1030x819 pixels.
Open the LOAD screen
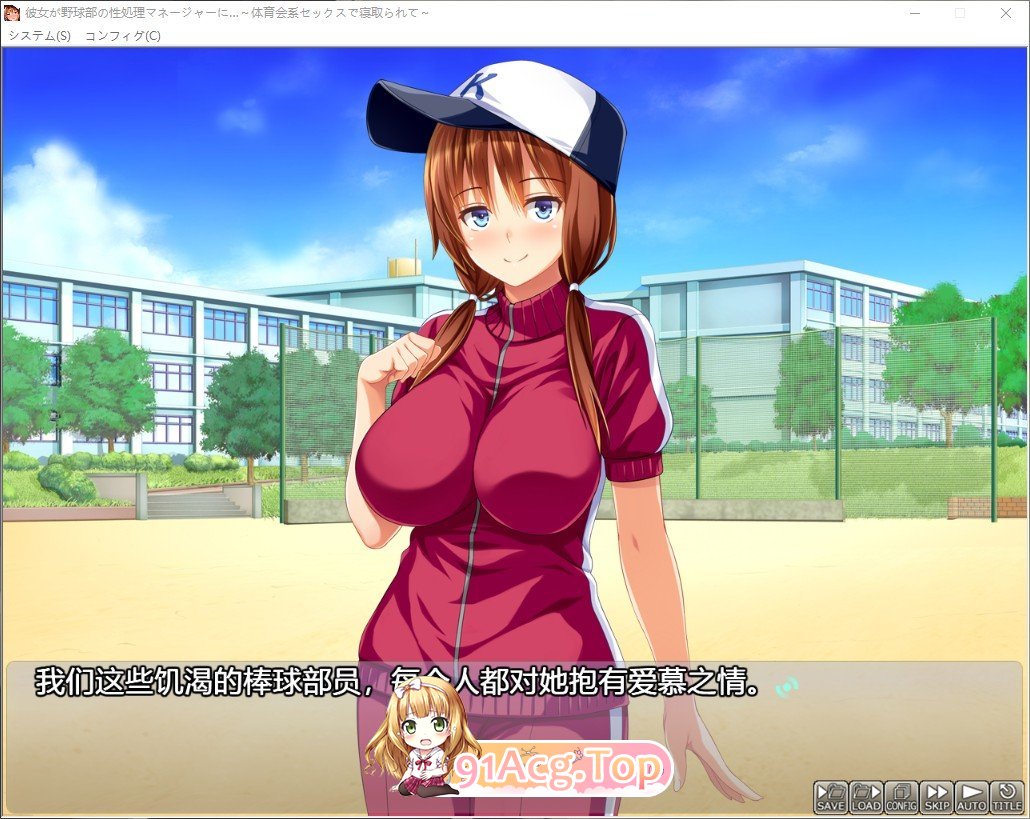pyautogui.click(x=866, y=797)
